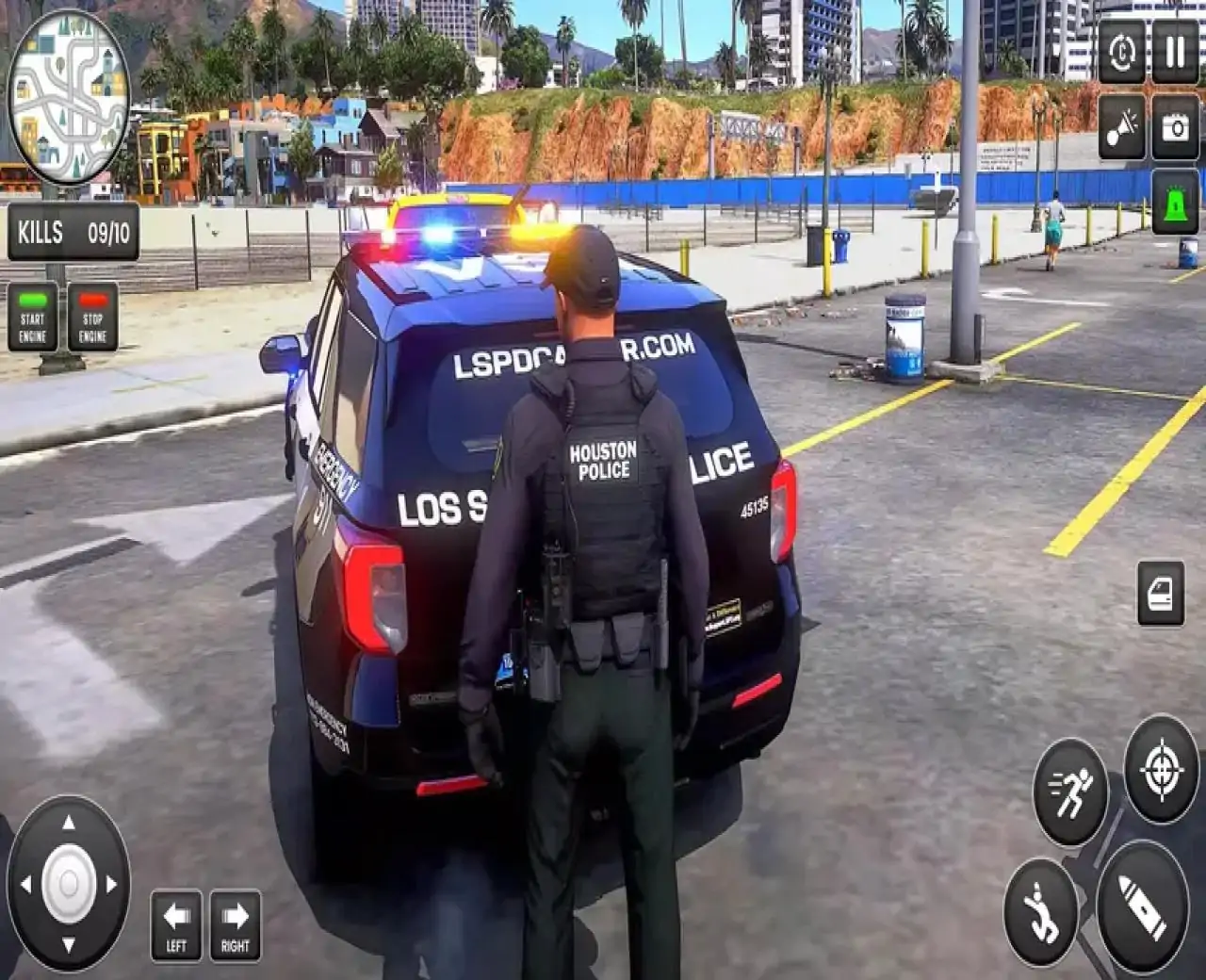Tap the down arrow on the joystick

click(68, 945)
